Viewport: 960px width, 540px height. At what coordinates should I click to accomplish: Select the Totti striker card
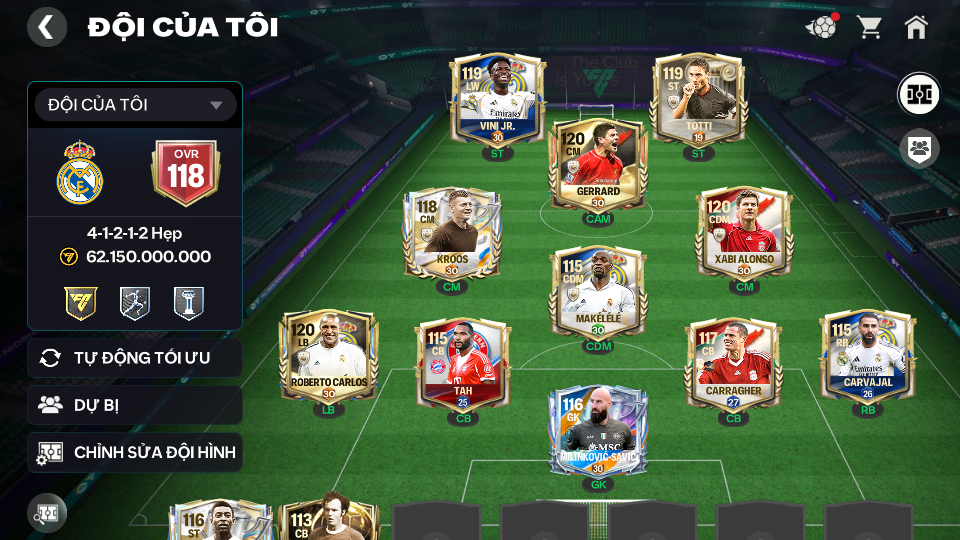pos(698,100)
